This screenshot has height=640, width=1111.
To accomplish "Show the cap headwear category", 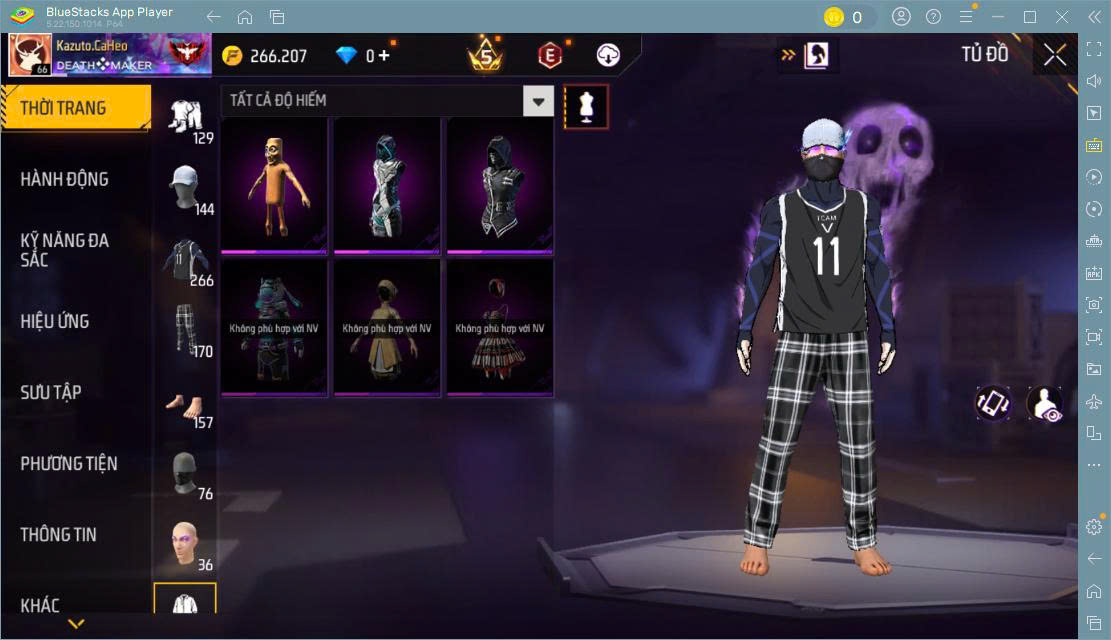I will point(185,188).
